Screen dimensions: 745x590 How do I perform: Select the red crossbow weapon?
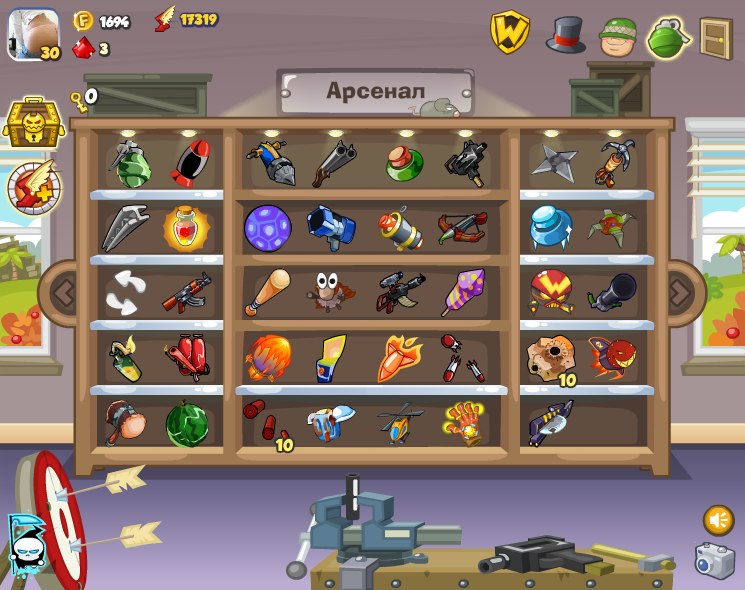(462, 228)
